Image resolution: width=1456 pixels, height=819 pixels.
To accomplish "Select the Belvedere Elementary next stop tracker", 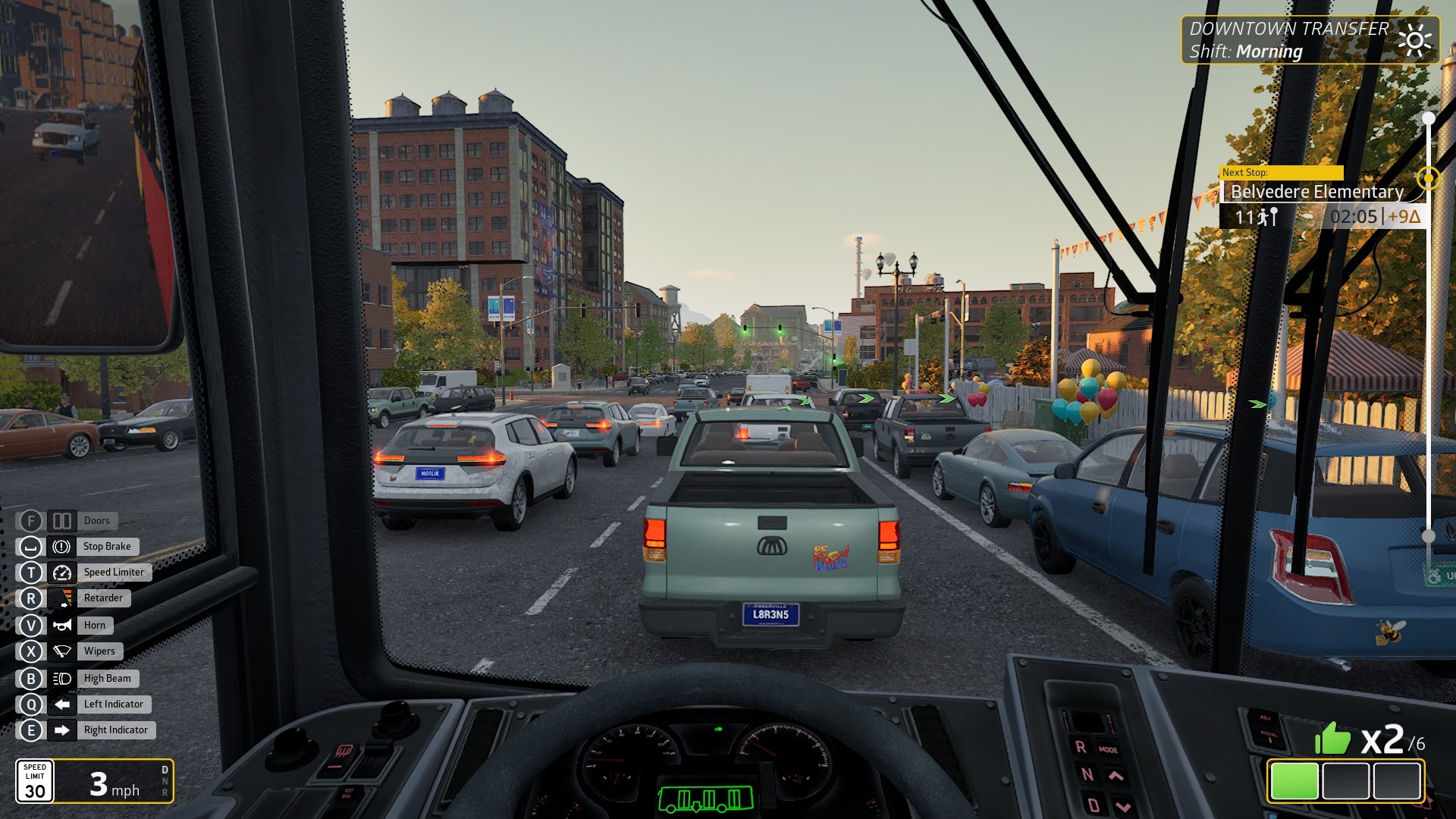I will click(x=1316, y=192).
